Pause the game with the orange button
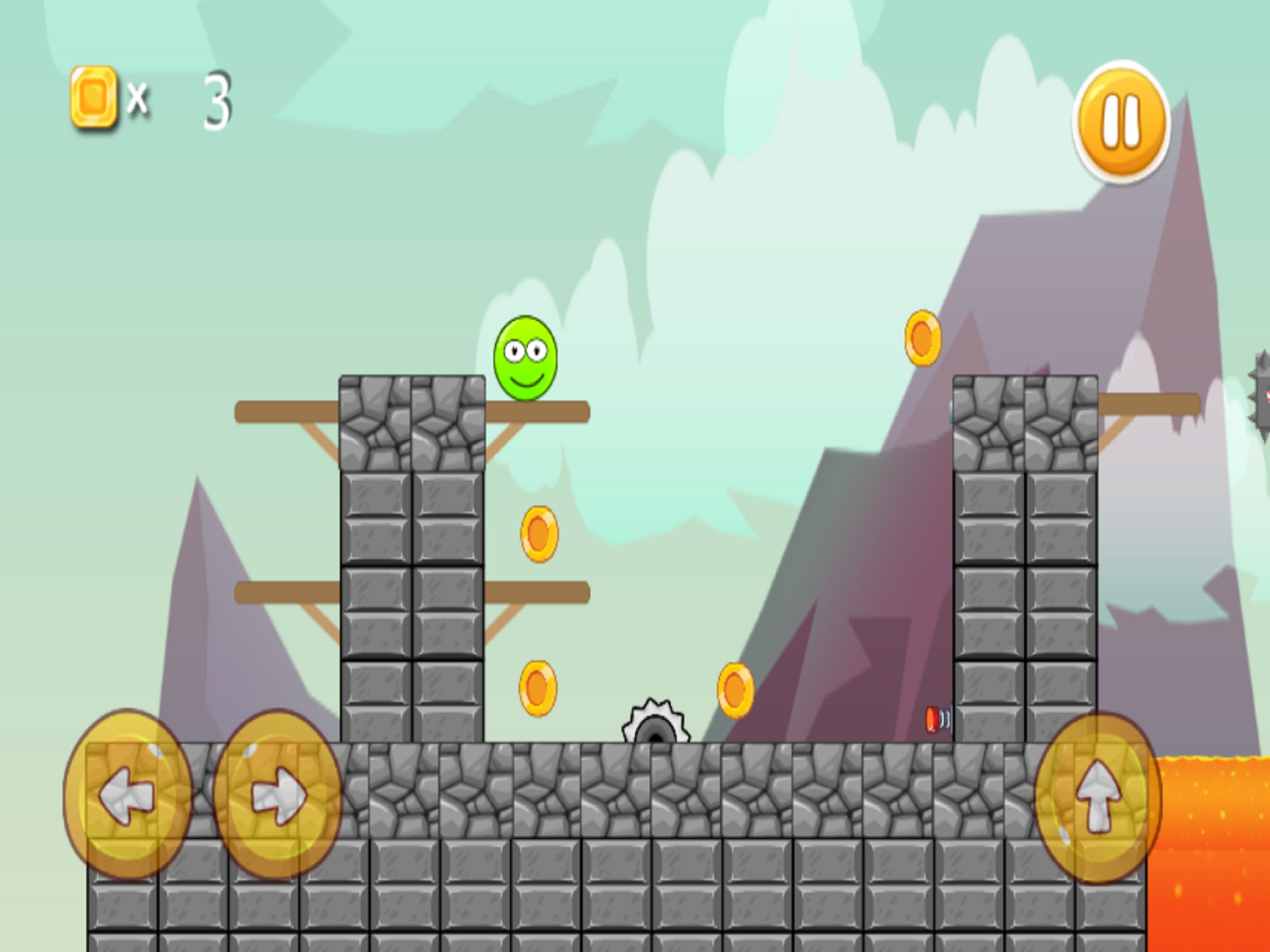The height and width of the screenshot is (952, 1270). [x=1120, y=122]
